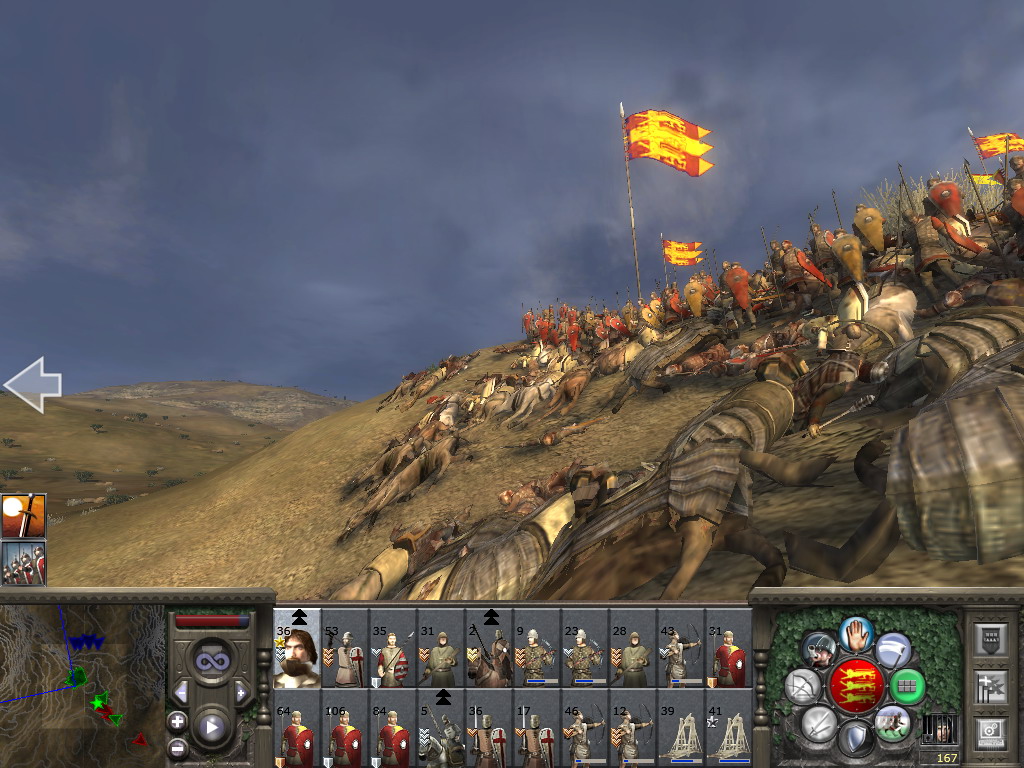The image size is (1024, 768).
Task: Click the red three-lions faction emblem
Action: tap(855, 686)
